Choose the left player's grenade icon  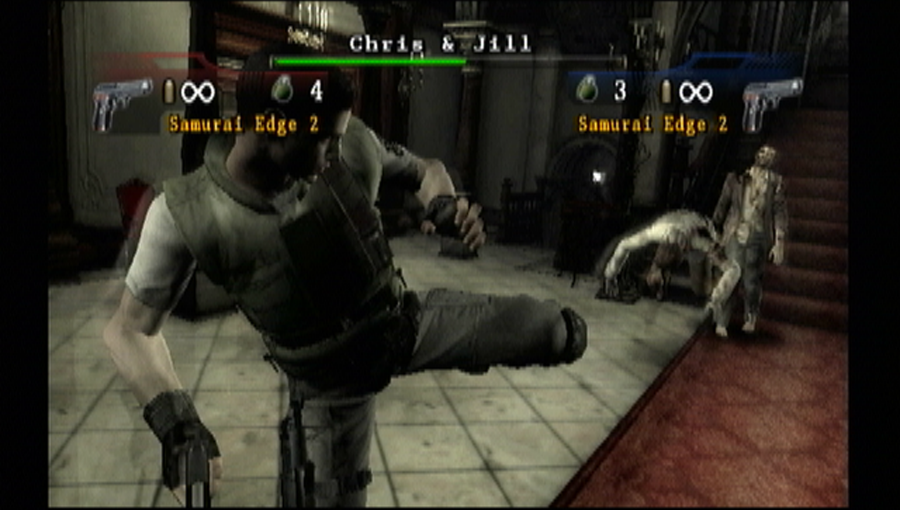[x=282, y=90]
